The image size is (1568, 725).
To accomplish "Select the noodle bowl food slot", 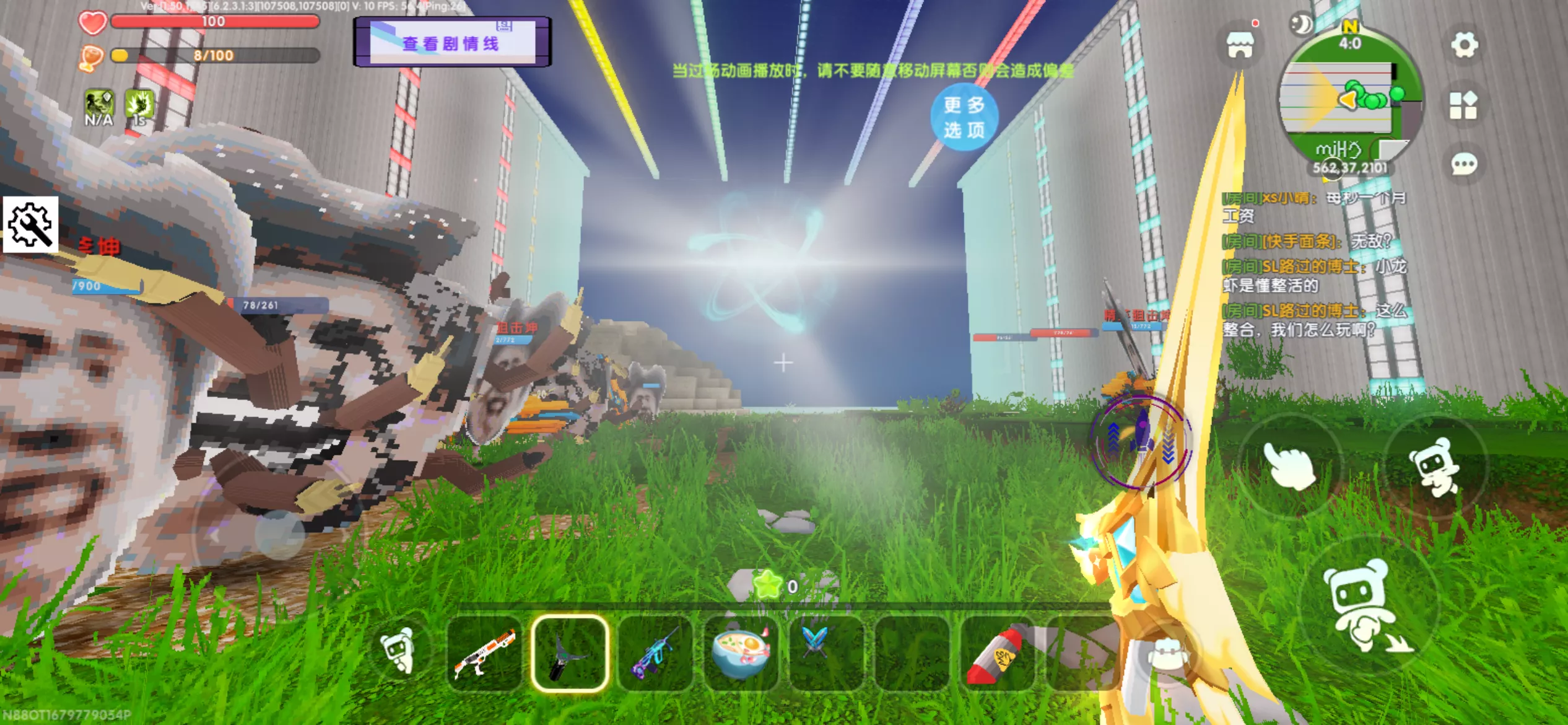I will [x=741, y=653].
